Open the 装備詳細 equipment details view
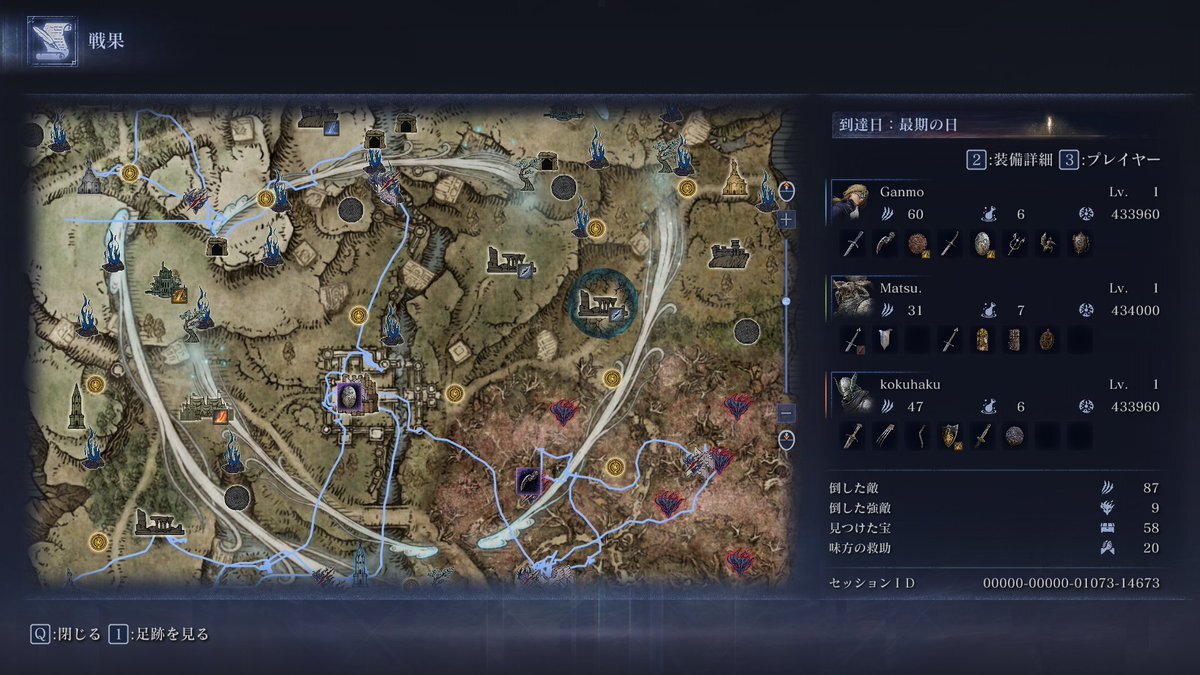Image resolution: width=1200 pixels, height=675 pixels. point(1009,160)
